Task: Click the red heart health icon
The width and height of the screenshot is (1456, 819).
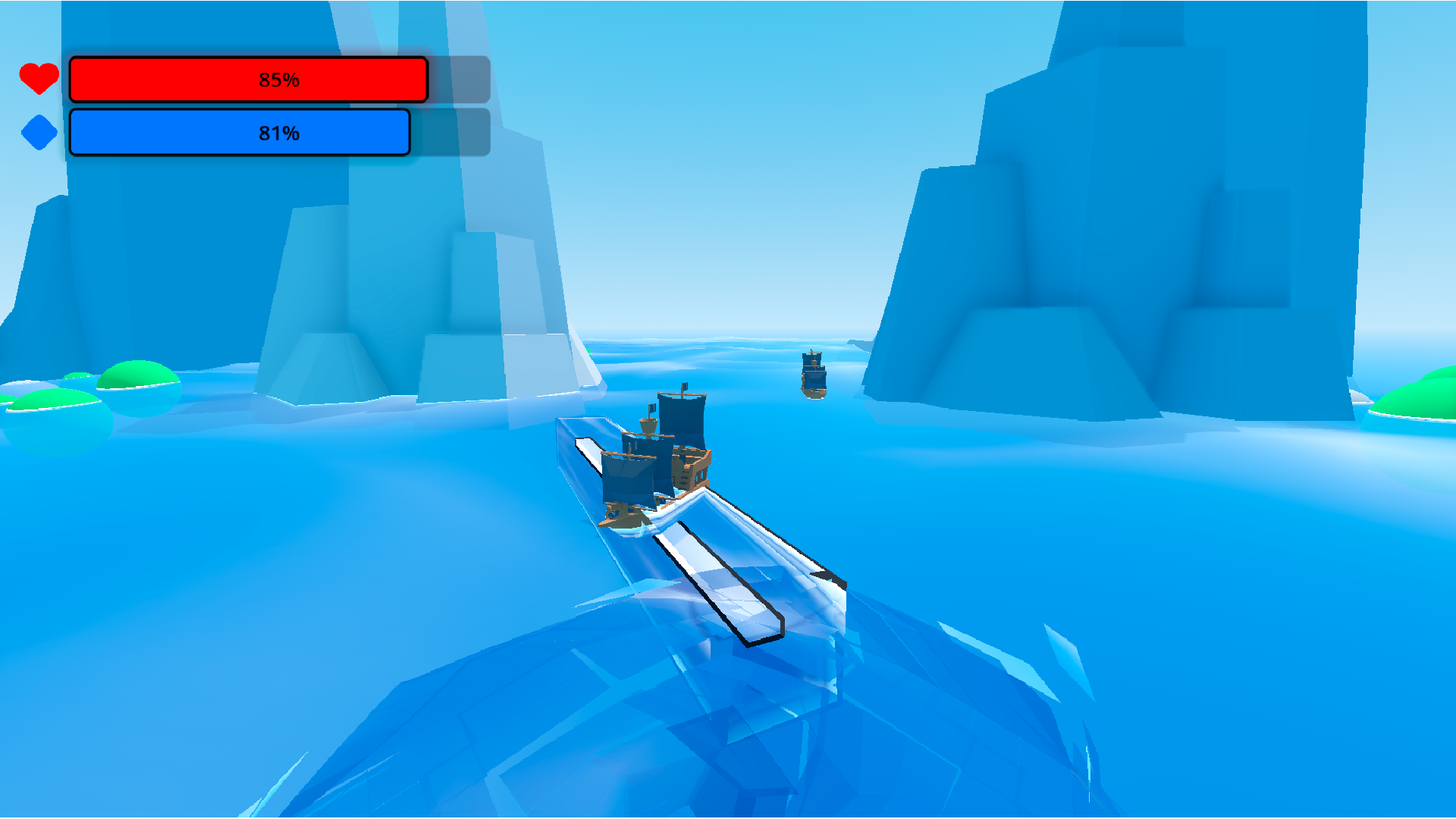Action: (39, 78)
